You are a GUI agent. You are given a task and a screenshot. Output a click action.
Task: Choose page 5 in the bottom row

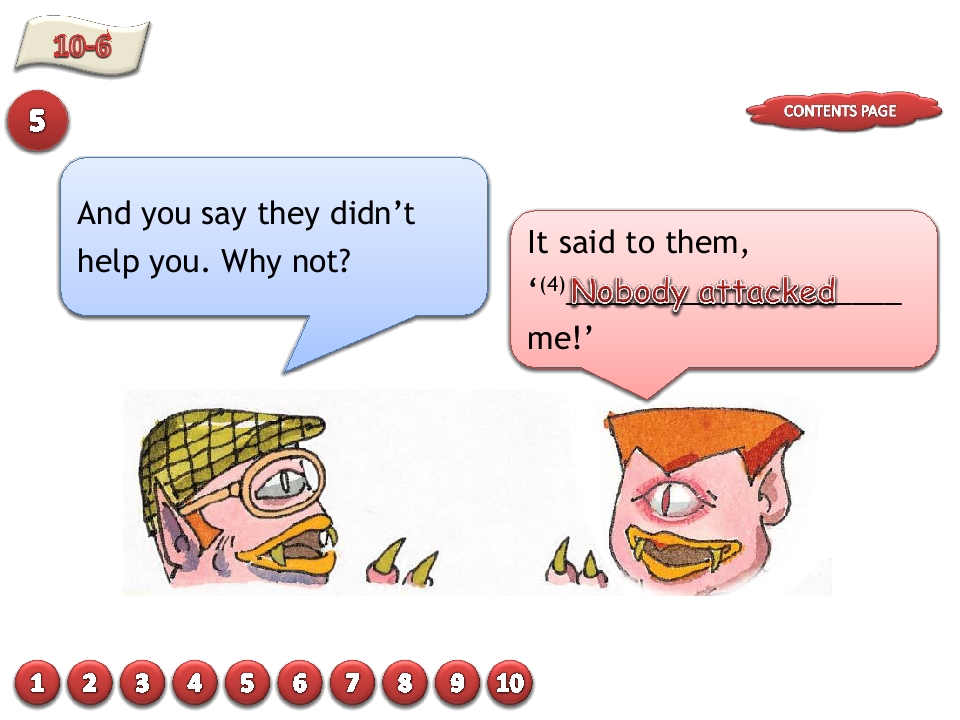[247, 684]
